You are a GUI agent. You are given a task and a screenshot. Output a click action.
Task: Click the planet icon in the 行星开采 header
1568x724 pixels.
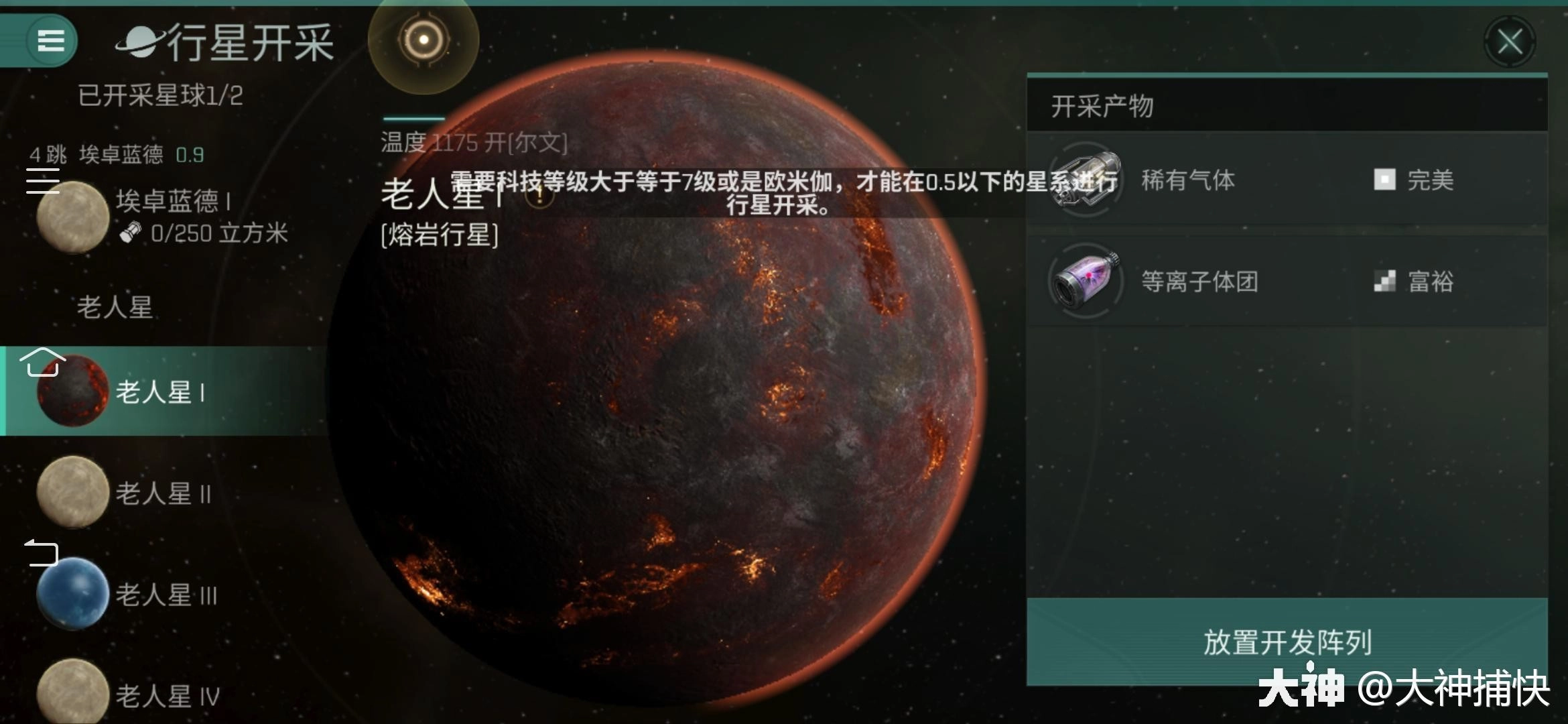tap(139, 40)
